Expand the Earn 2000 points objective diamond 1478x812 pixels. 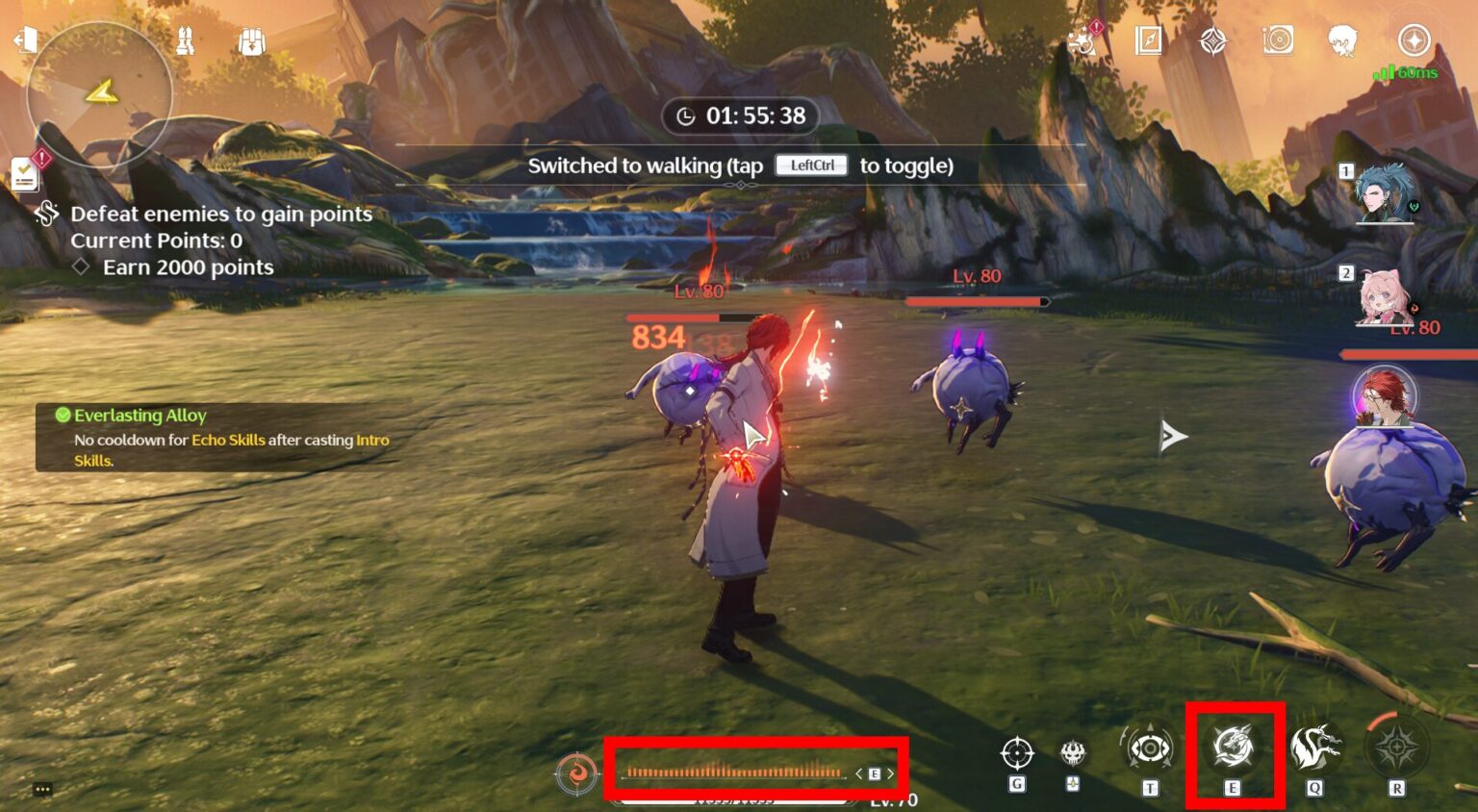pos(82,267)
